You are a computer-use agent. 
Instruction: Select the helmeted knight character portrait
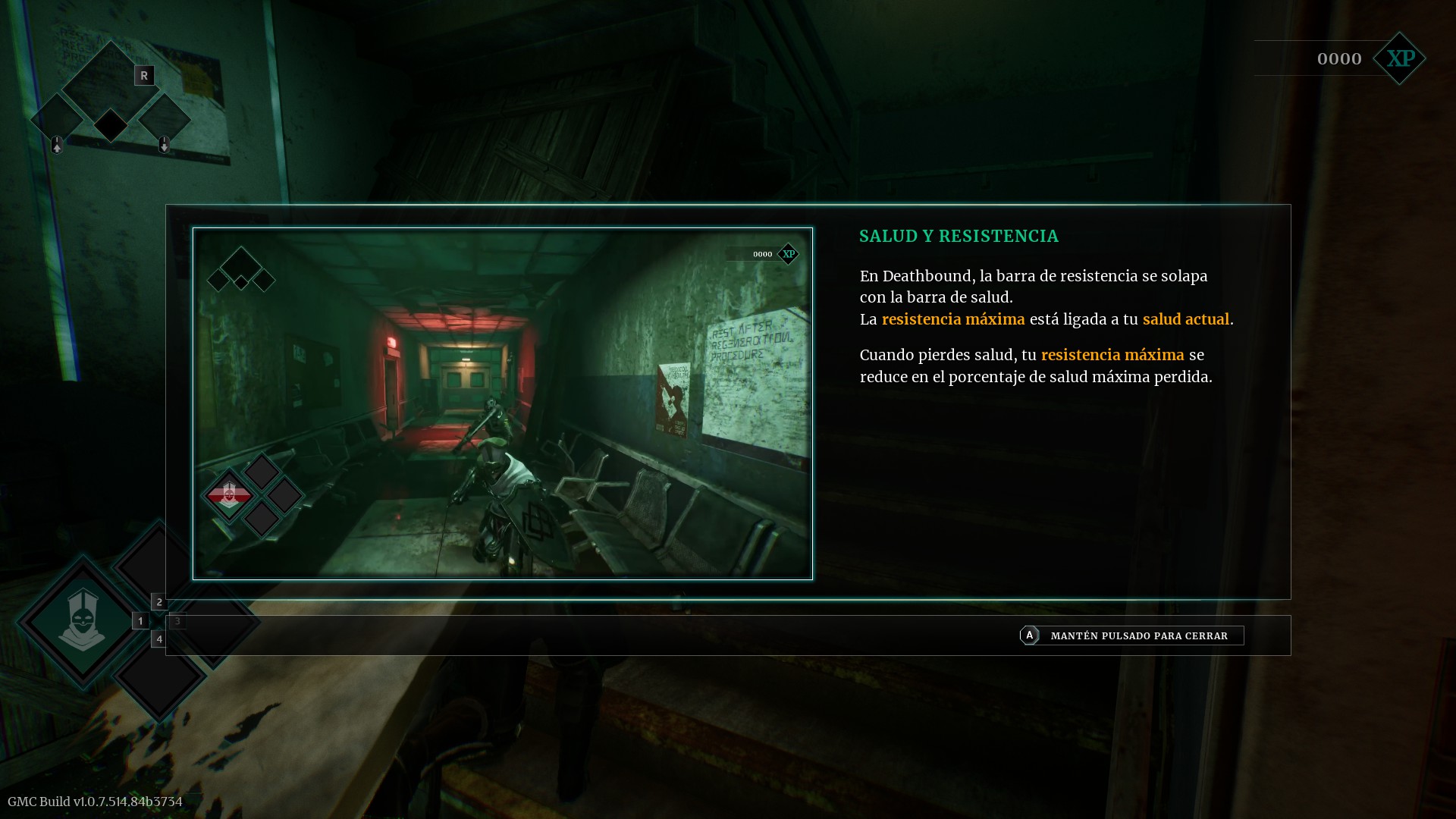click(82, 621)
